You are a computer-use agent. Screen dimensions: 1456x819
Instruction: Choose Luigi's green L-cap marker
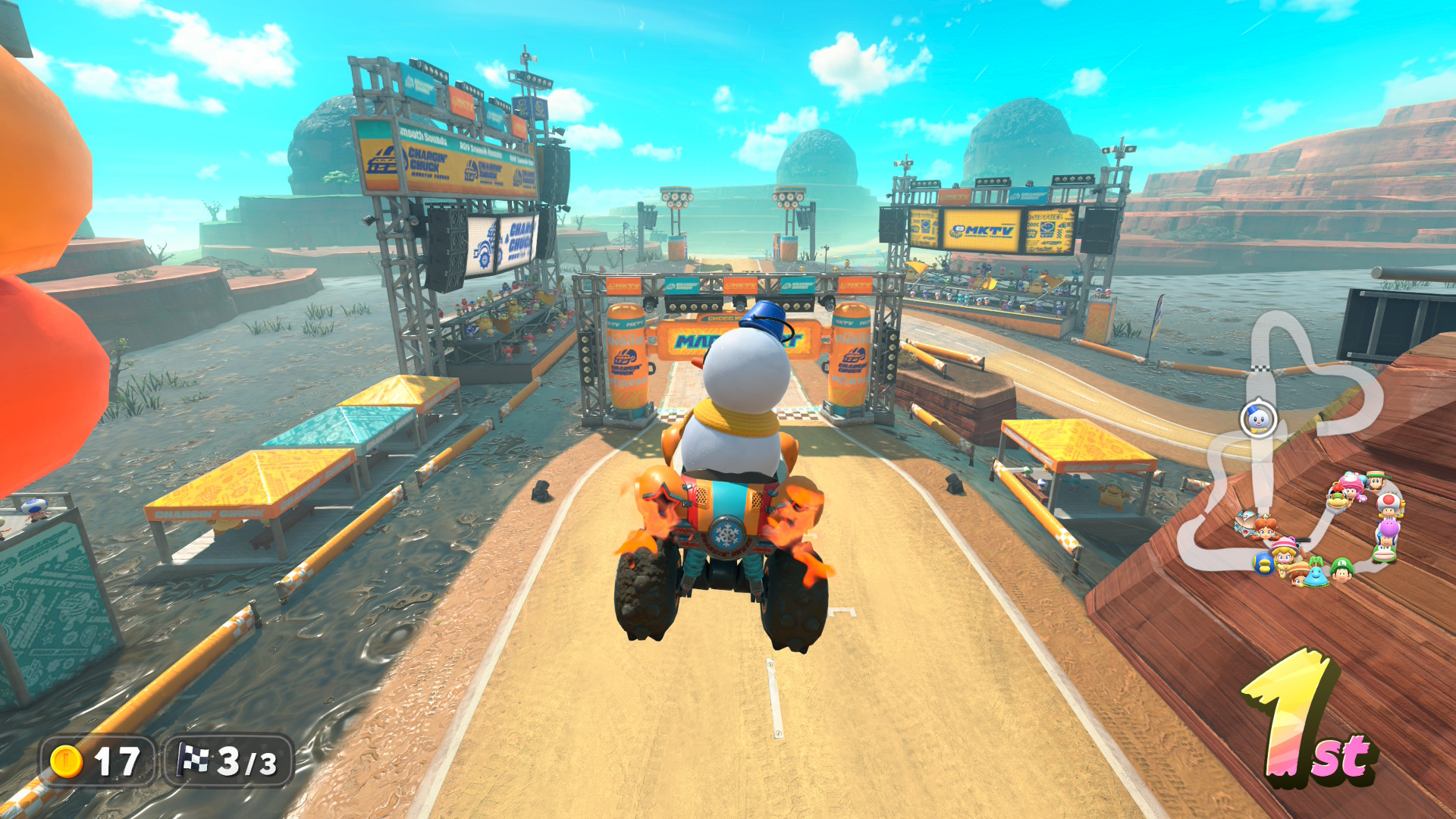coord(1341,570)
